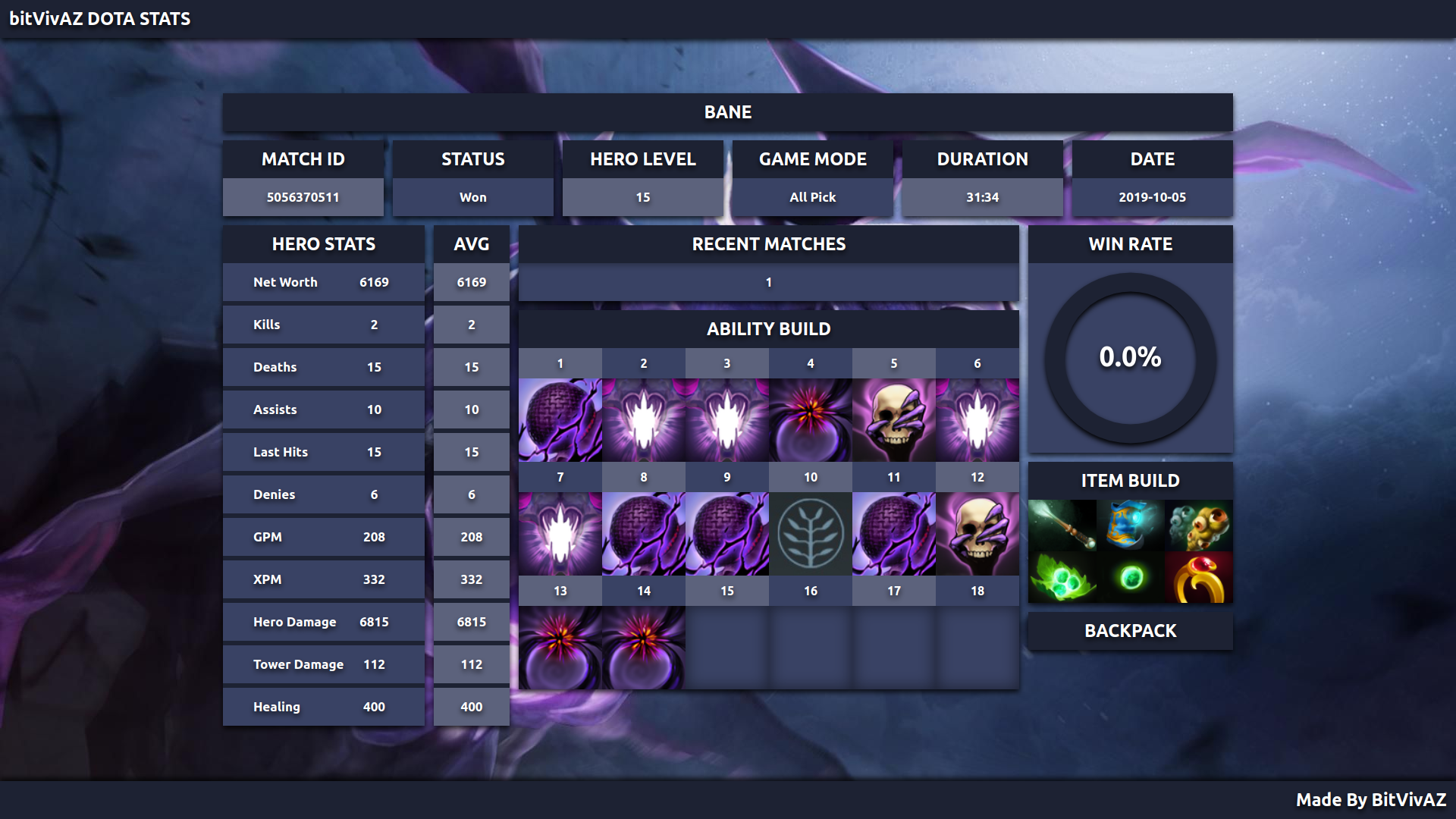
Task: Select the green Tango leaf item
Action: tap(1062, 578)
